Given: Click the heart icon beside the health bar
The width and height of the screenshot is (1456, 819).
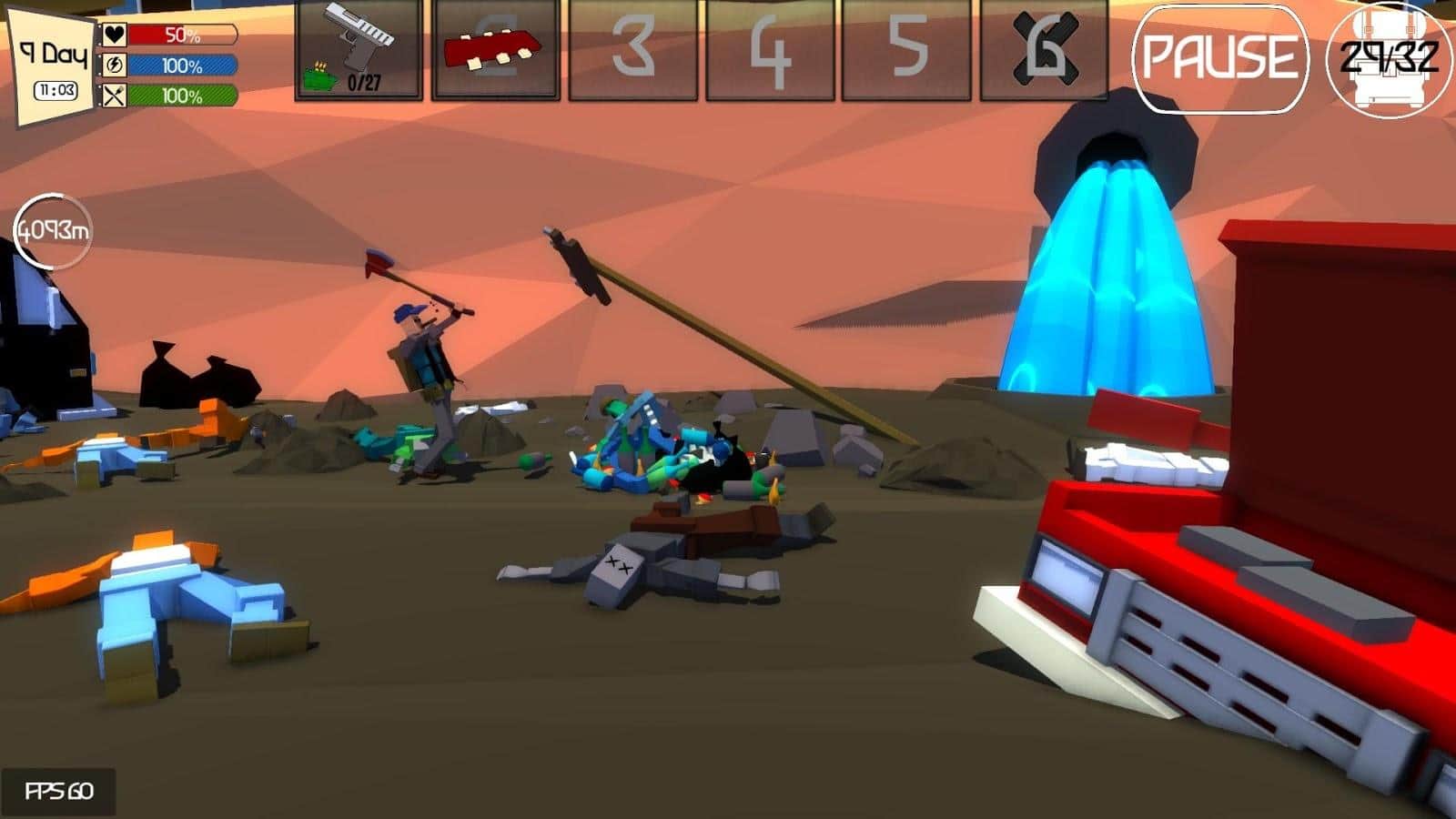Looking at the screenshot, I should click(x=113, y=35).
